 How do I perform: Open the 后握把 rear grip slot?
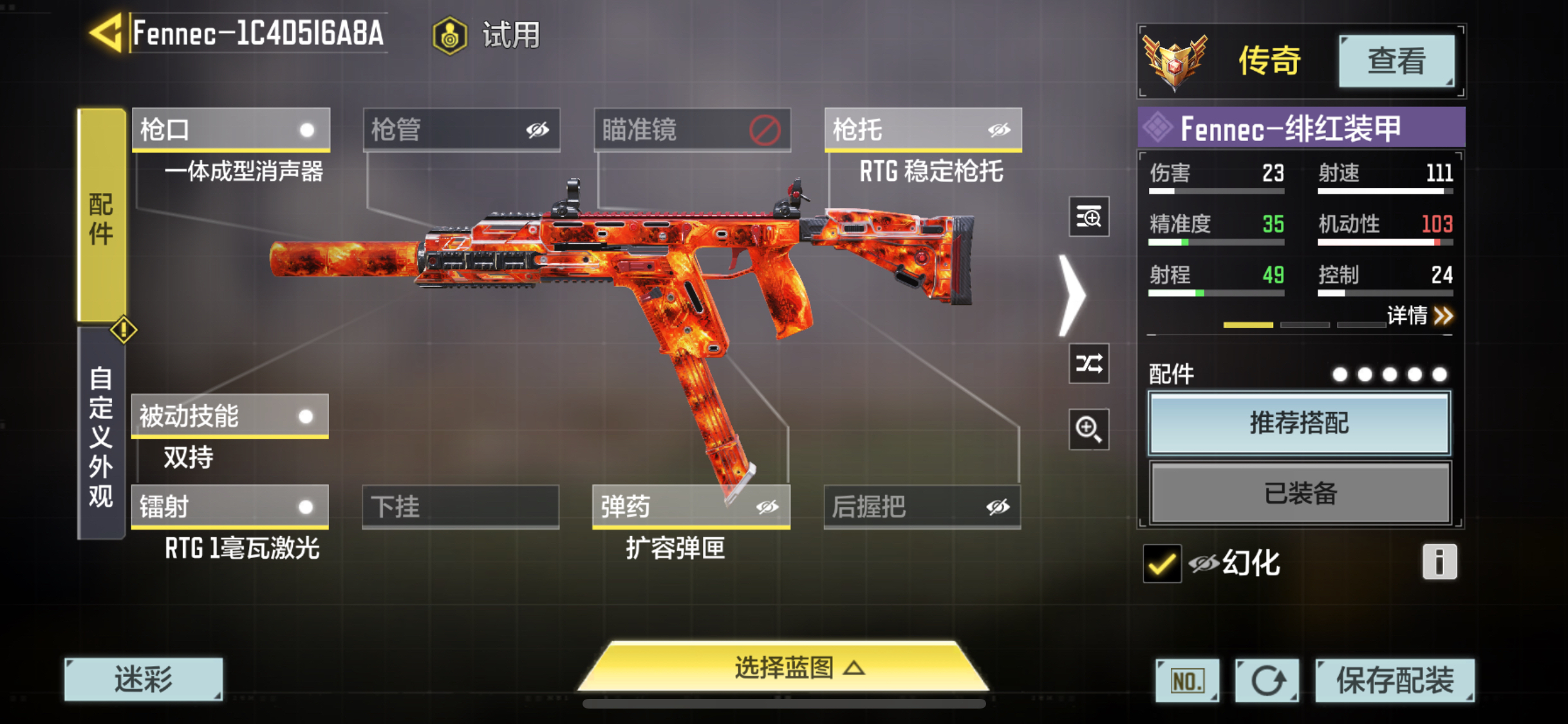pyautogui.click(x=922, y=506)
